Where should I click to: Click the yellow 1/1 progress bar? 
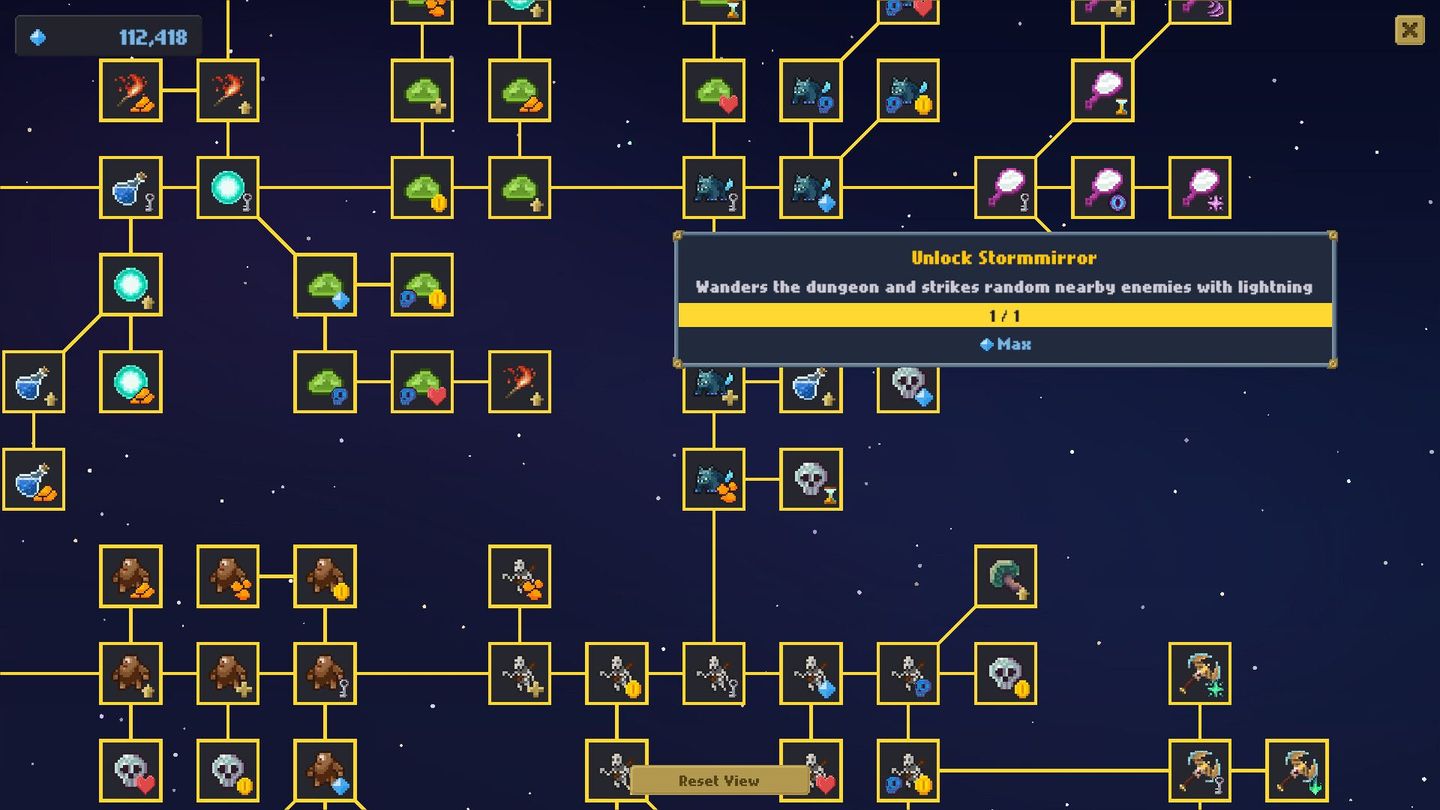coord(1005,315)
